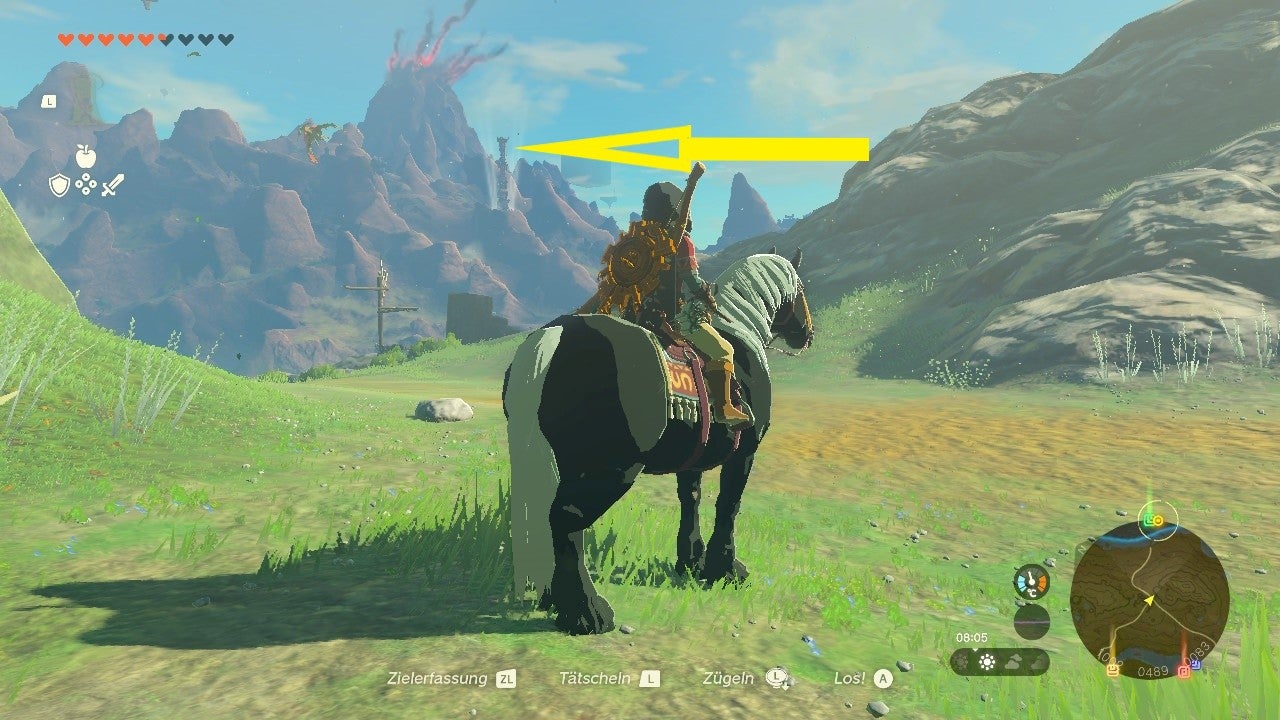
Task: Select the apple food quick-slot icon
Action: 85,156
